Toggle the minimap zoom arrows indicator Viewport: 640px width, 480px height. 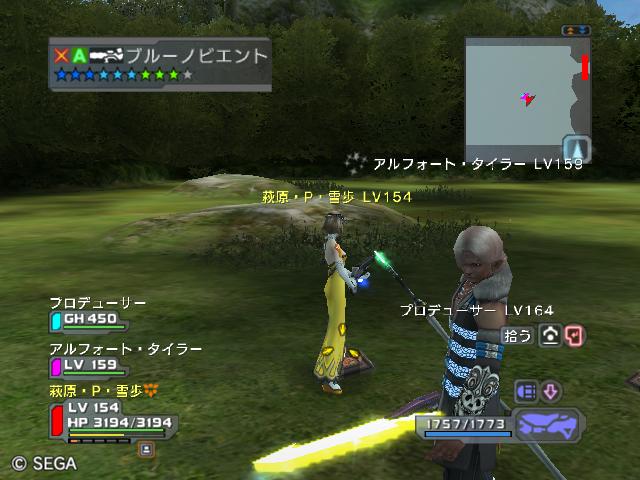point(576,31)
